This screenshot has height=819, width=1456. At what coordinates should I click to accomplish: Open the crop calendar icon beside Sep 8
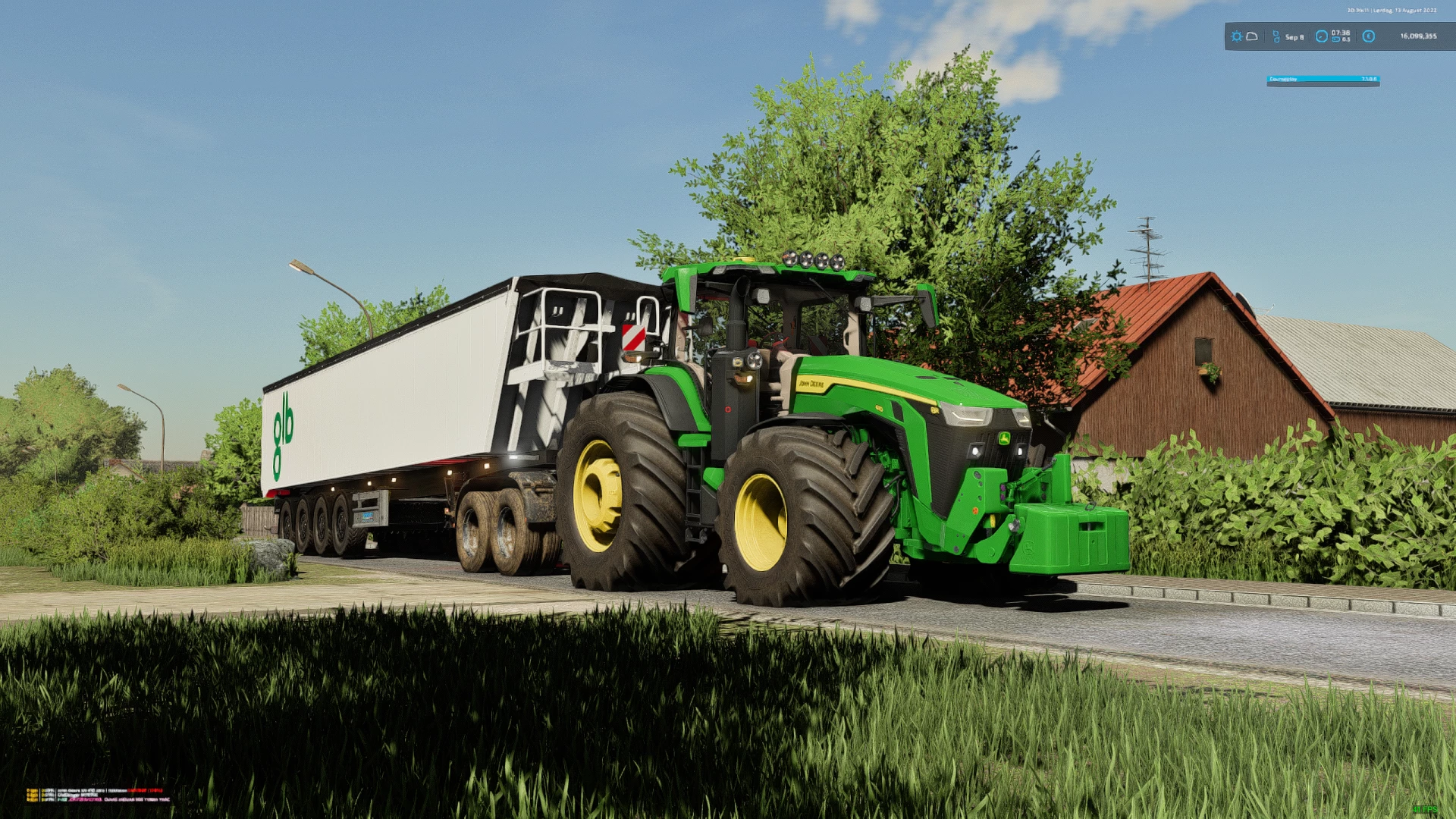(1276, 36)
